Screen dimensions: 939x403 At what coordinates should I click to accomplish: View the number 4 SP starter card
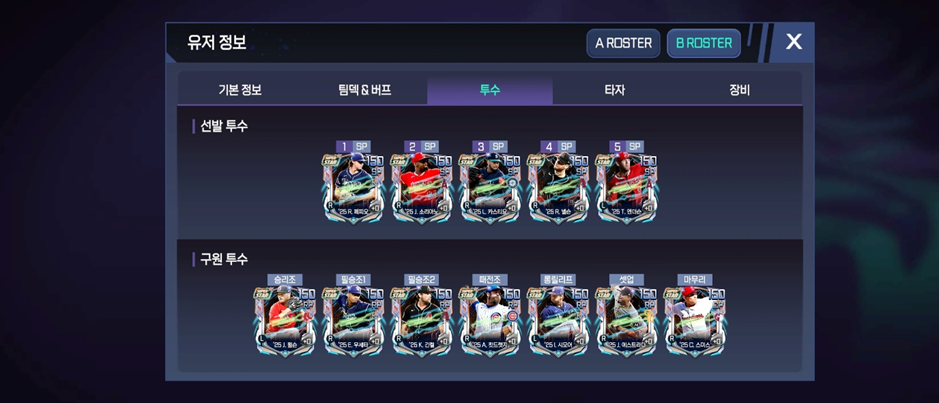558,187
